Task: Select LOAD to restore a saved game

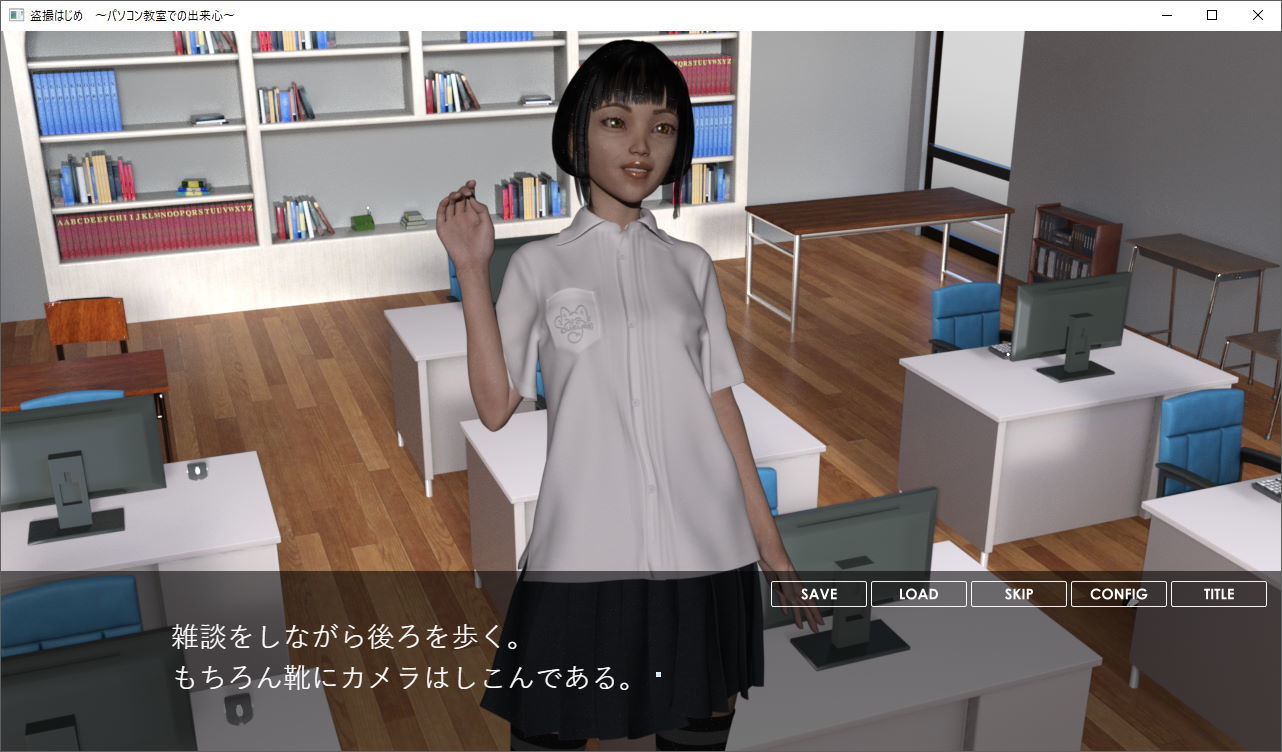Action: point(918,594)
